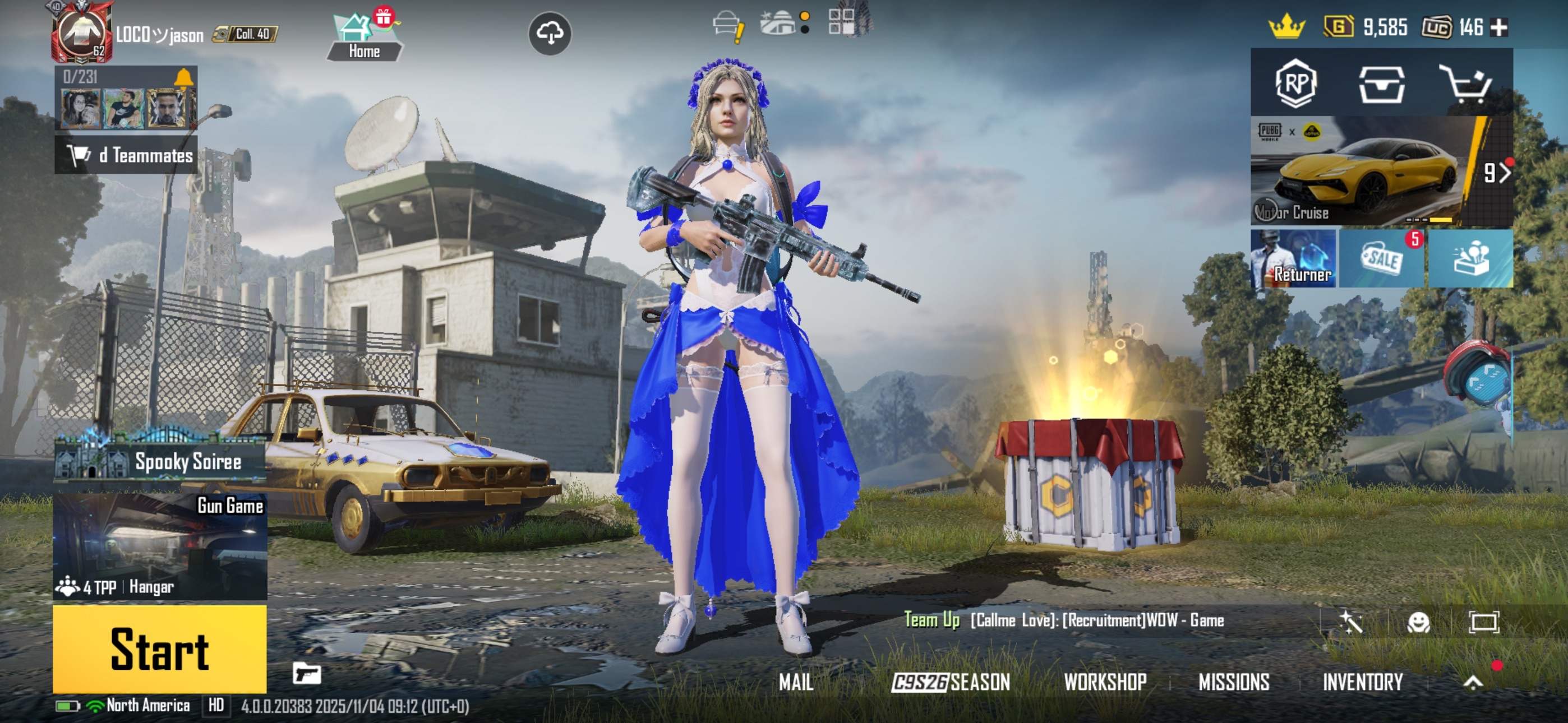Select the Returner event tile
1568x723 pixels.
1293,258
